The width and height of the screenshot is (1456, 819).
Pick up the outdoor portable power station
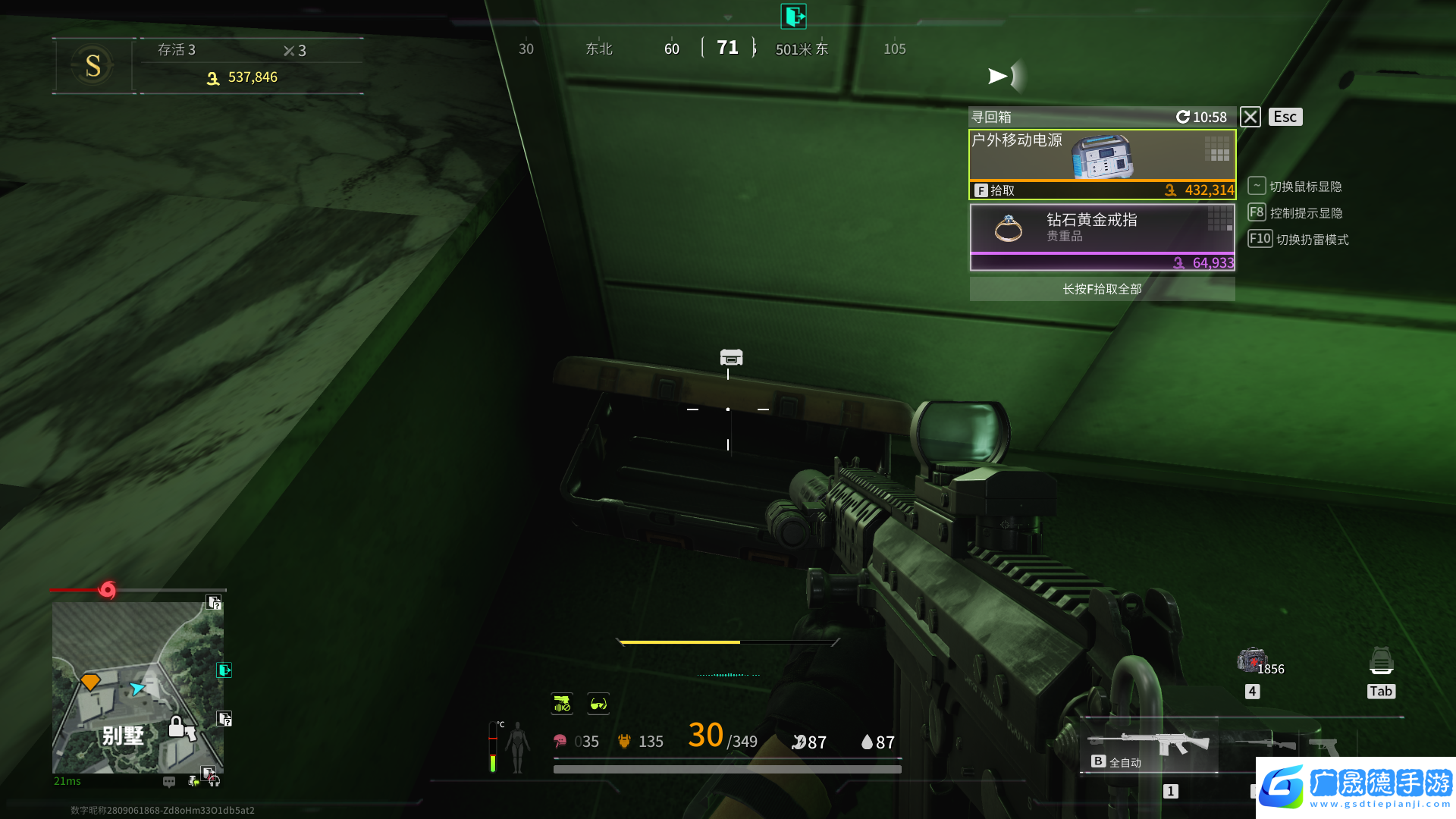coord(1102,164)
